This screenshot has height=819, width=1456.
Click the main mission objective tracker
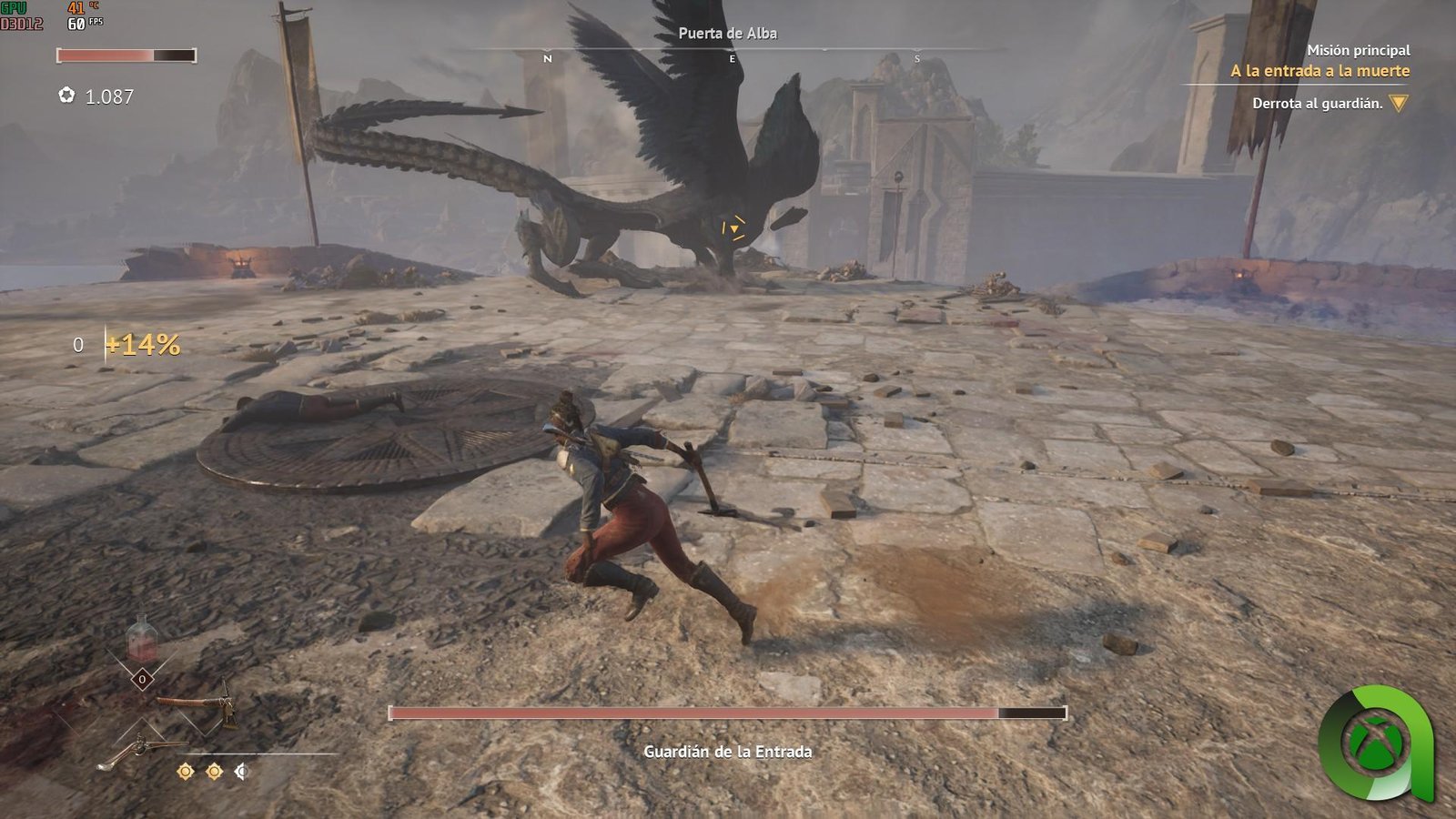pyautogui.click(x=1319, y=71)
